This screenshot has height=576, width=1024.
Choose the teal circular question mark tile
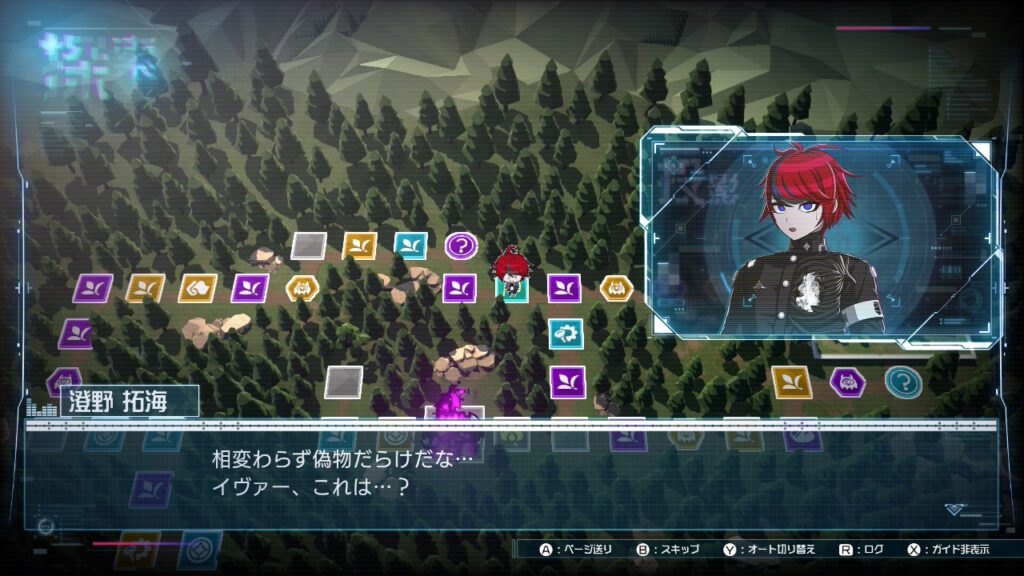902,381
